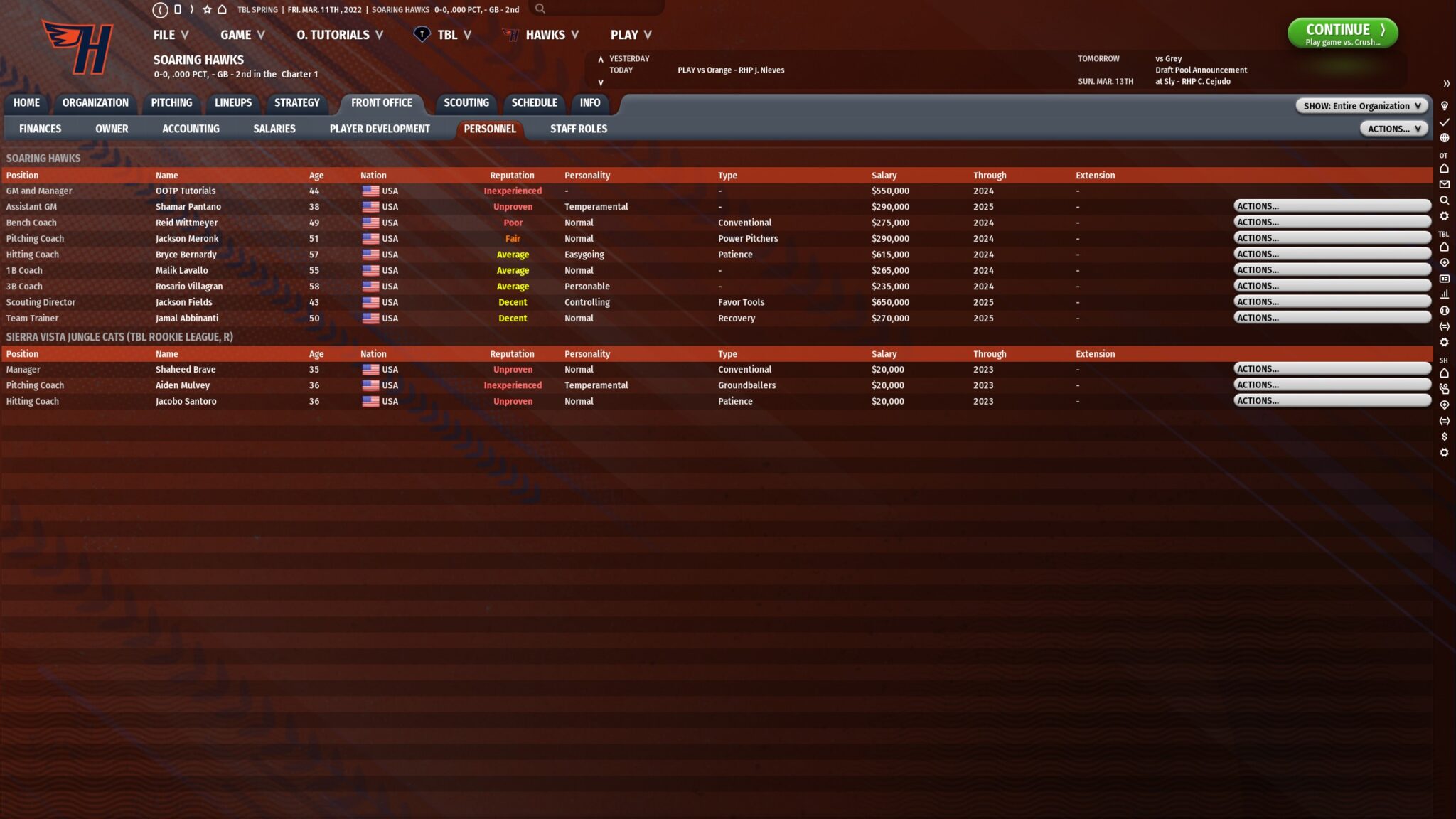Click the home icon next to the star
1456x819 pixels.
pos(222,9)
